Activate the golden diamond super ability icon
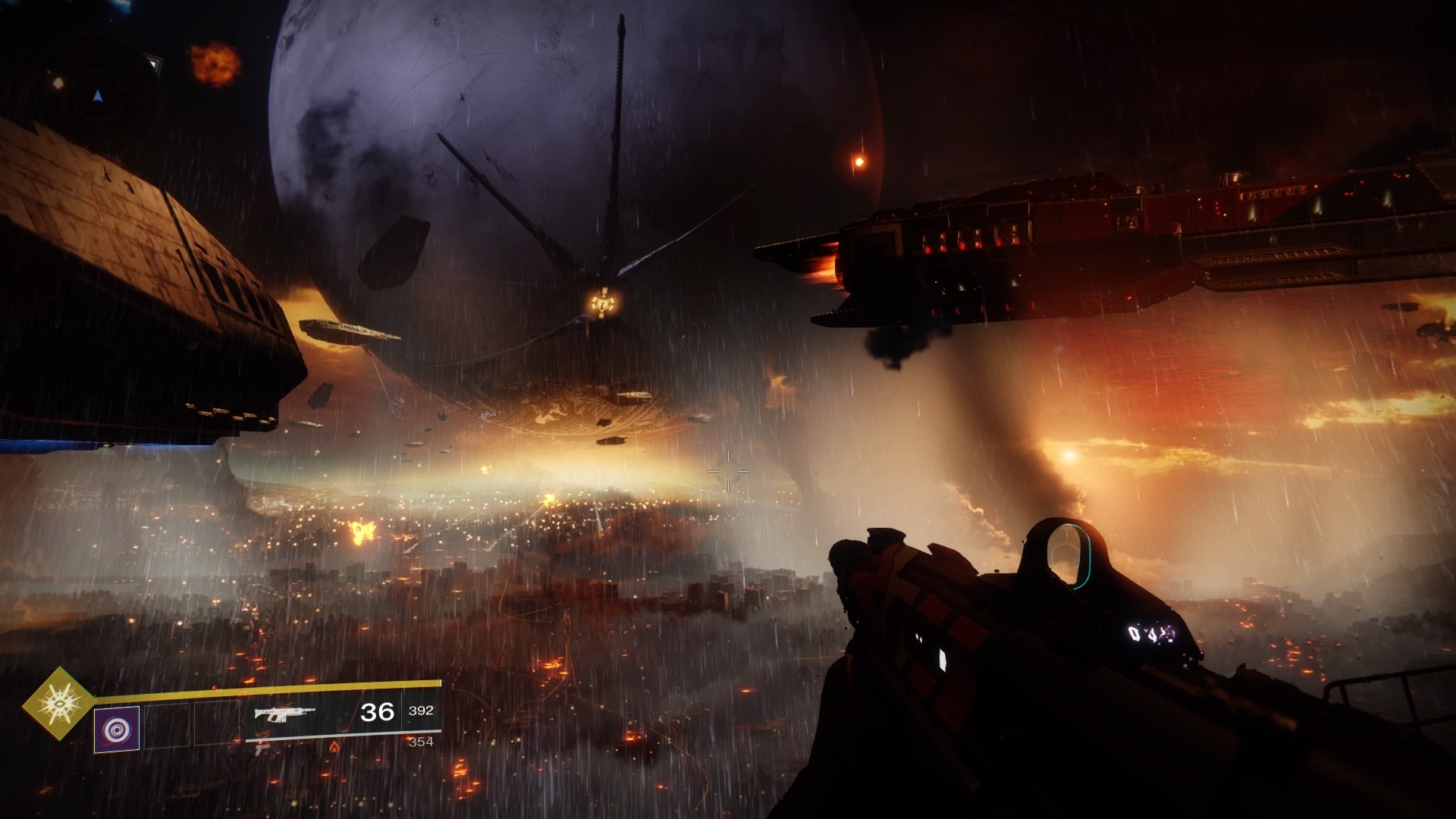This screenshot has width=1456, height=819. click(x=58, y=703)
